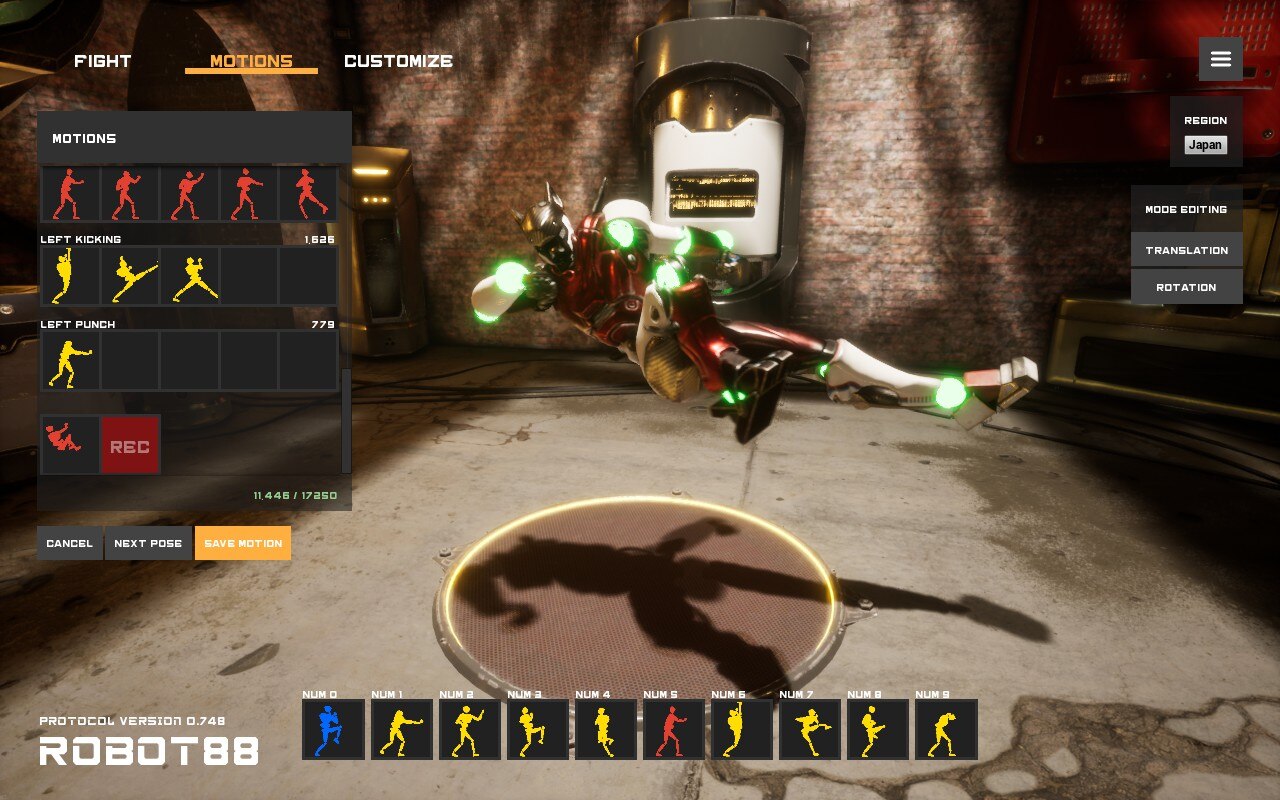This screenshot has width=1280, height=800.
Task: Pick the red Num 5 motion slot
Action: click(673, 730)
